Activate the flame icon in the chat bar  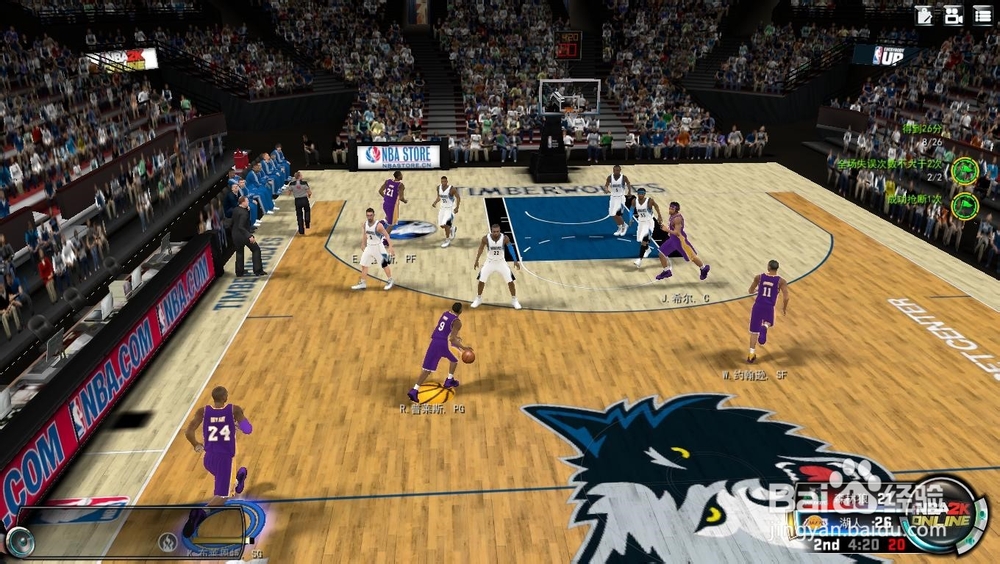(x=168, y=542)
